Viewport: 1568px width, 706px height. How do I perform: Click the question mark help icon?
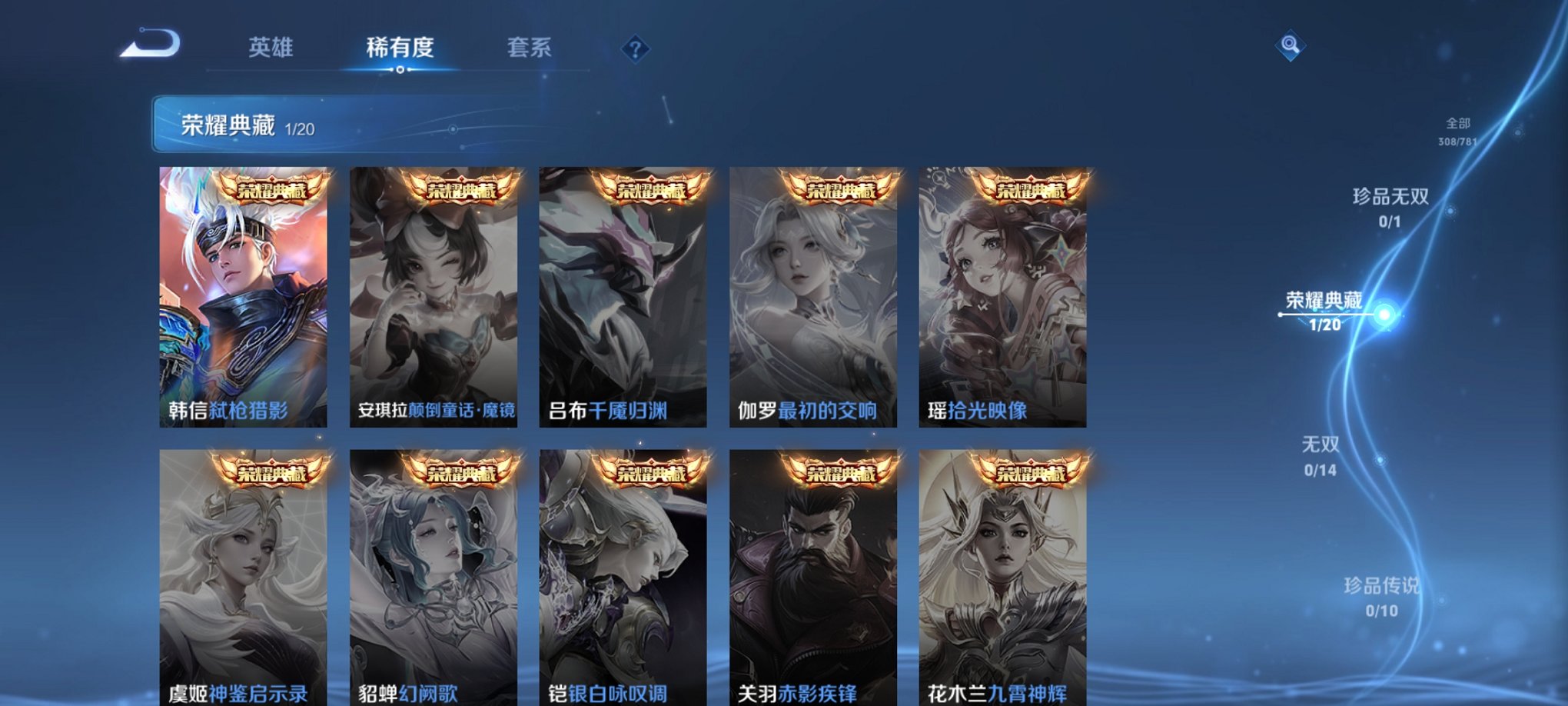(x=635, y=49)
